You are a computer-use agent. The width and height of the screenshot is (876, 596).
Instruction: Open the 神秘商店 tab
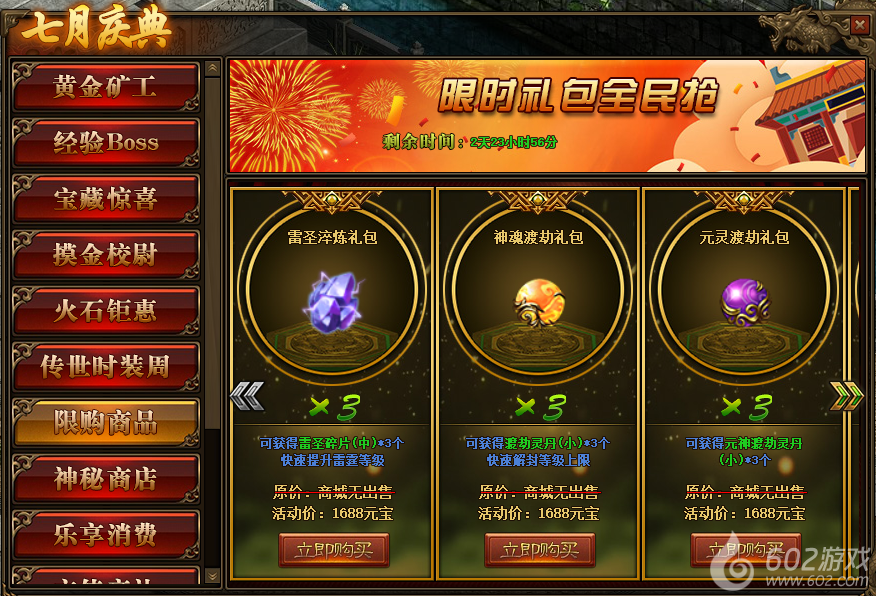(105, 479)
